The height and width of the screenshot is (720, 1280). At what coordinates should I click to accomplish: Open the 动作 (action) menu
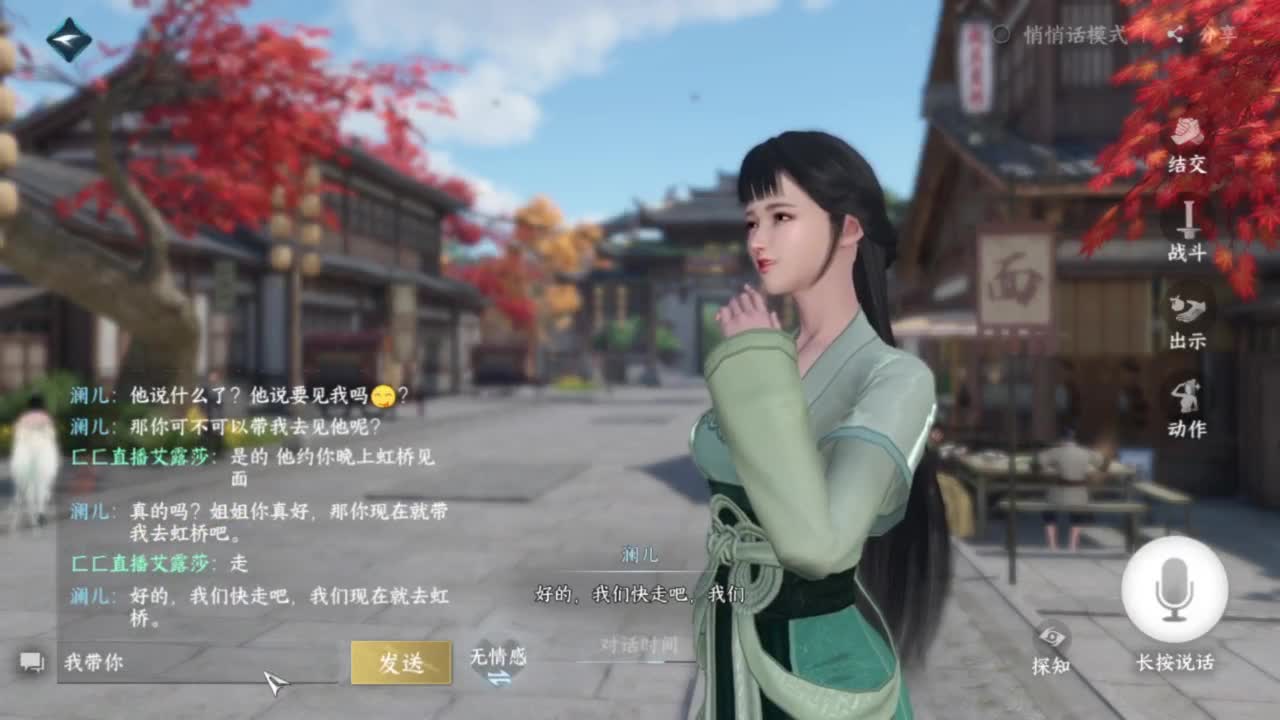[1188, 405]
